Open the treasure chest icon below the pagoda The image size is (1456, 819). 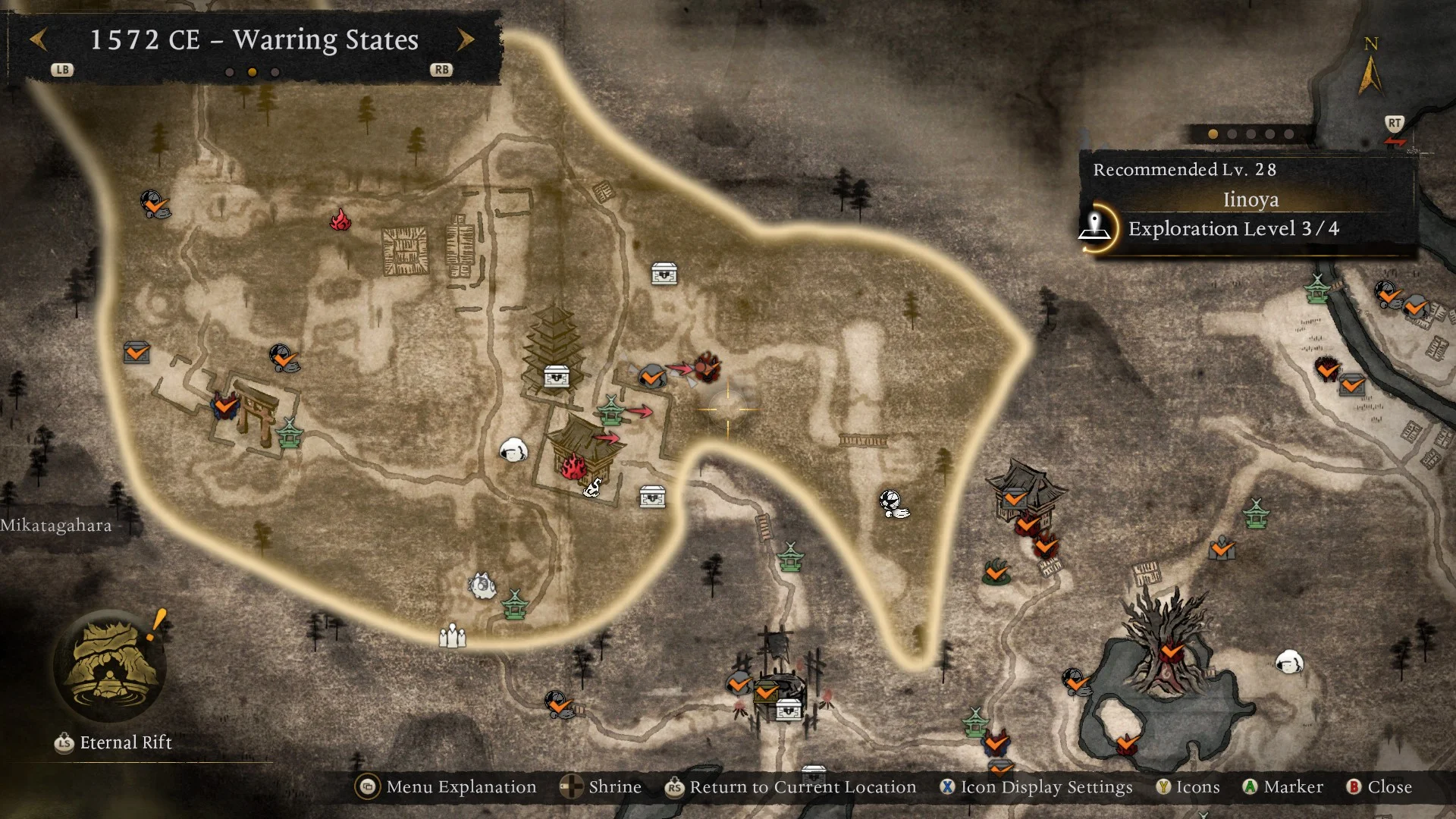(x=556, y=376)
